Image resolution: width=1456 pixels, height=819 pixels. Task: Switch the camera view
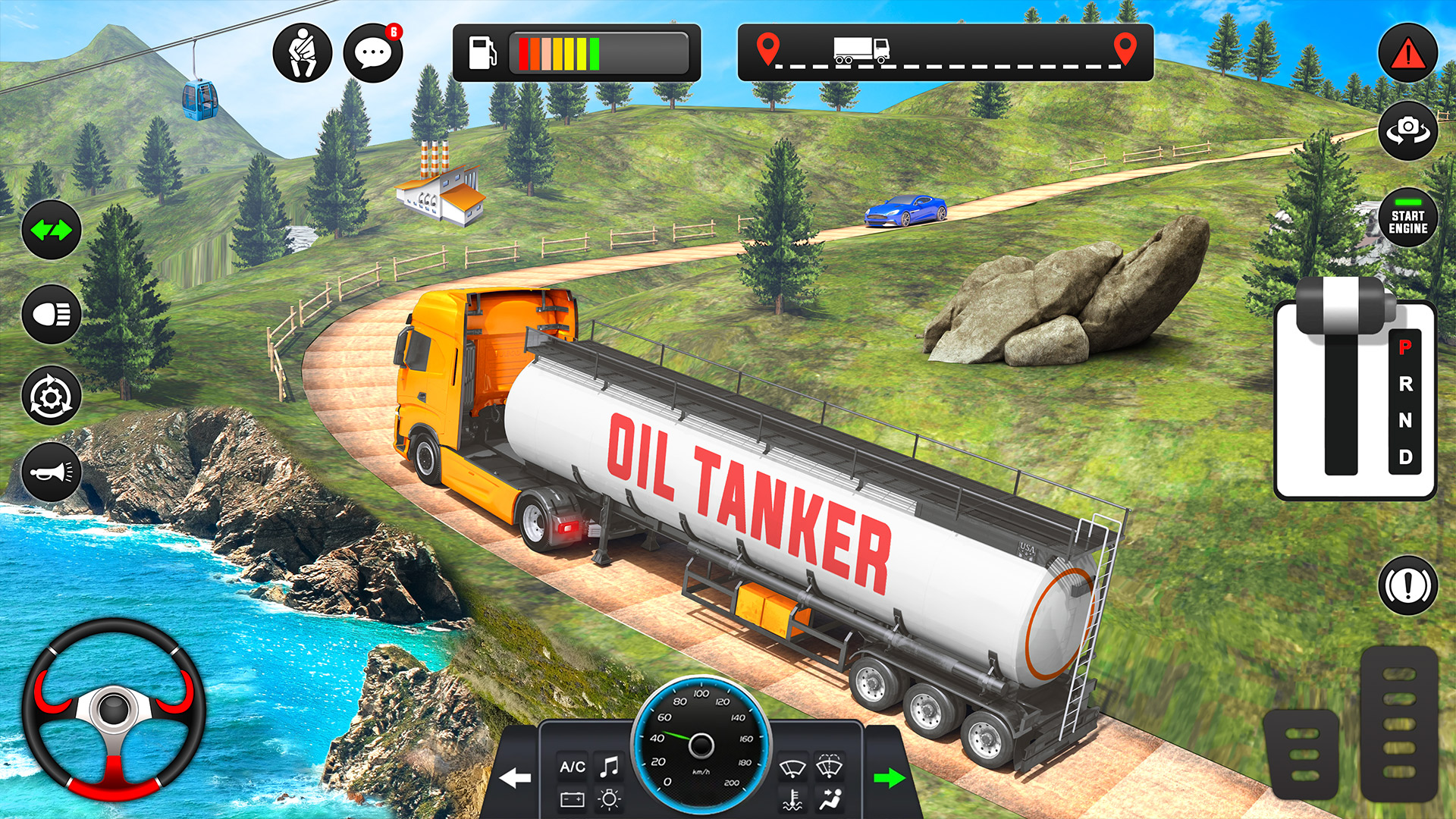click(x=1407, y=130)
